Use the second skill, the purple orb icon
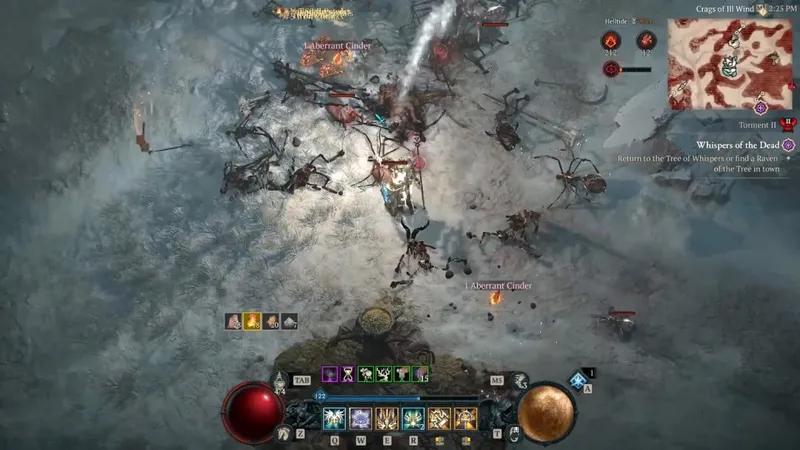 [x=360, y=418]
